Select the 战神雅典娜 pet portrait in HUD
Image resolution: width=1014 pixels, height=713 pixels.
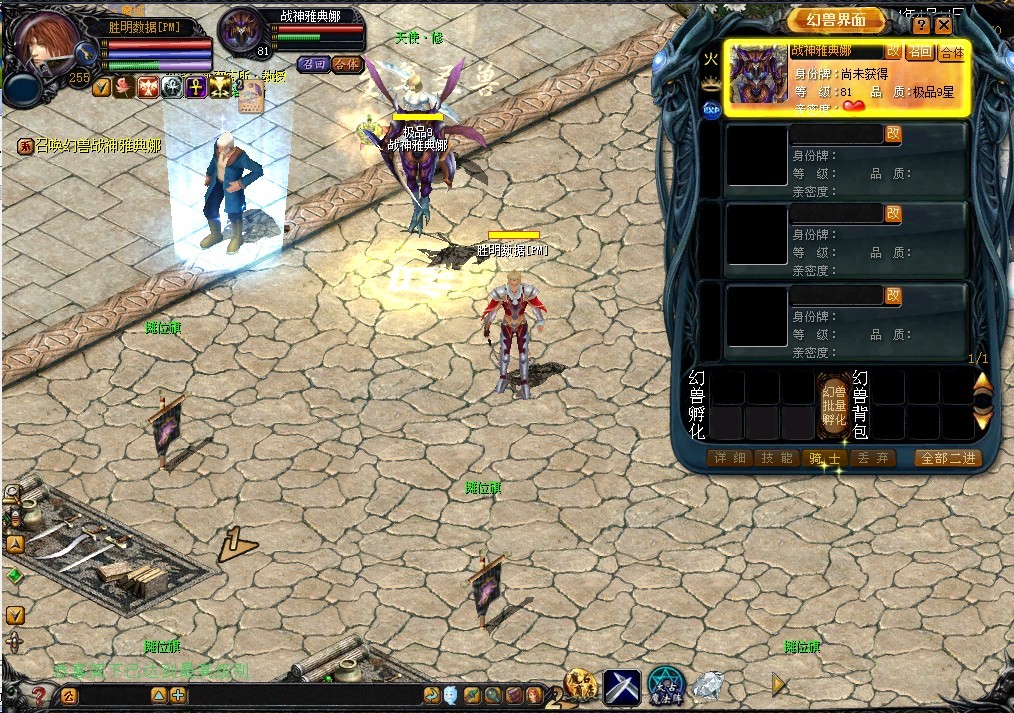pos(242,34)
